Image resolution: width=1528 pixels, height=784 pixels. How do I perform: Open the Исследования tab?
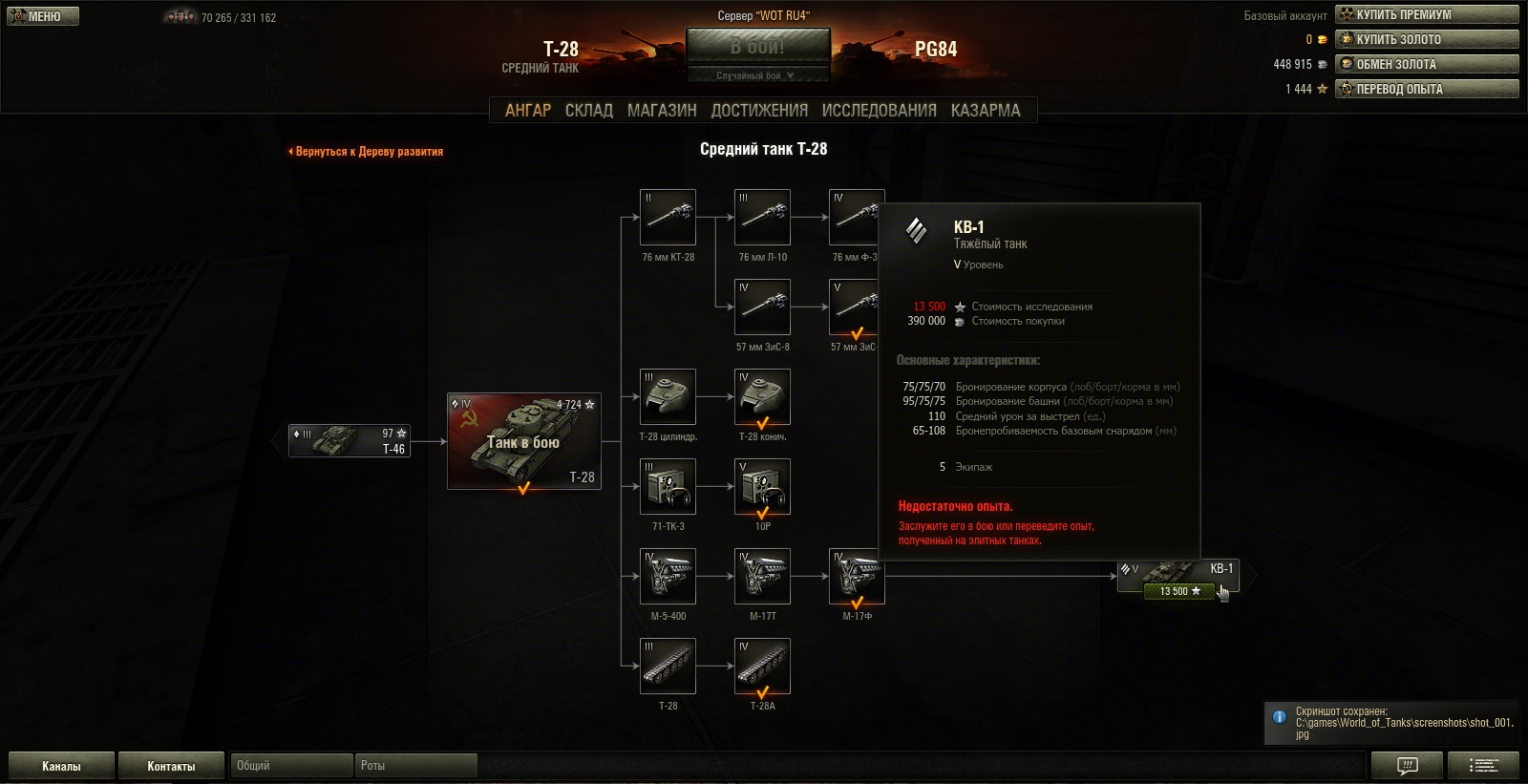[879, 111]
